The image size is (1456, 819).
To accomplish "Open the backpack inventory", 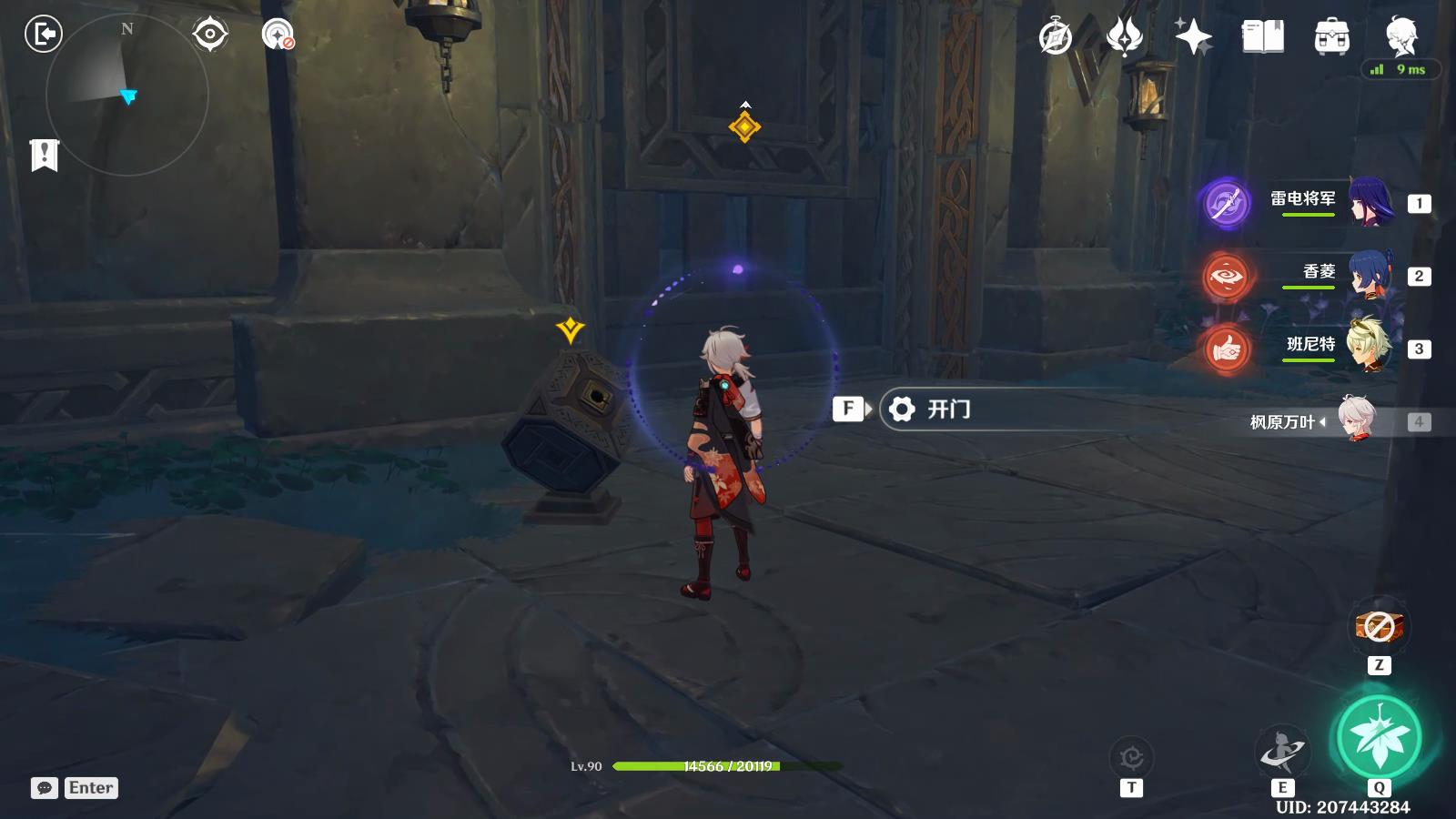I will 1331,37.
